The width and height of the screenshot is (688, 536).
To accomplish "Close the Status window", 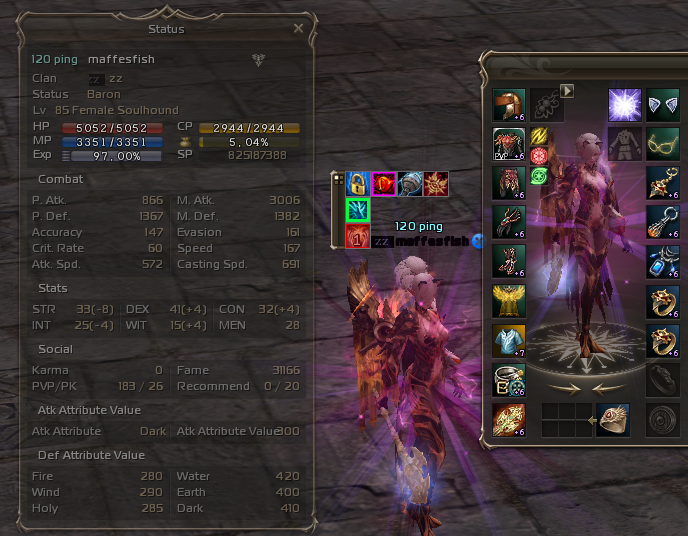I will [x=298, y=29].
